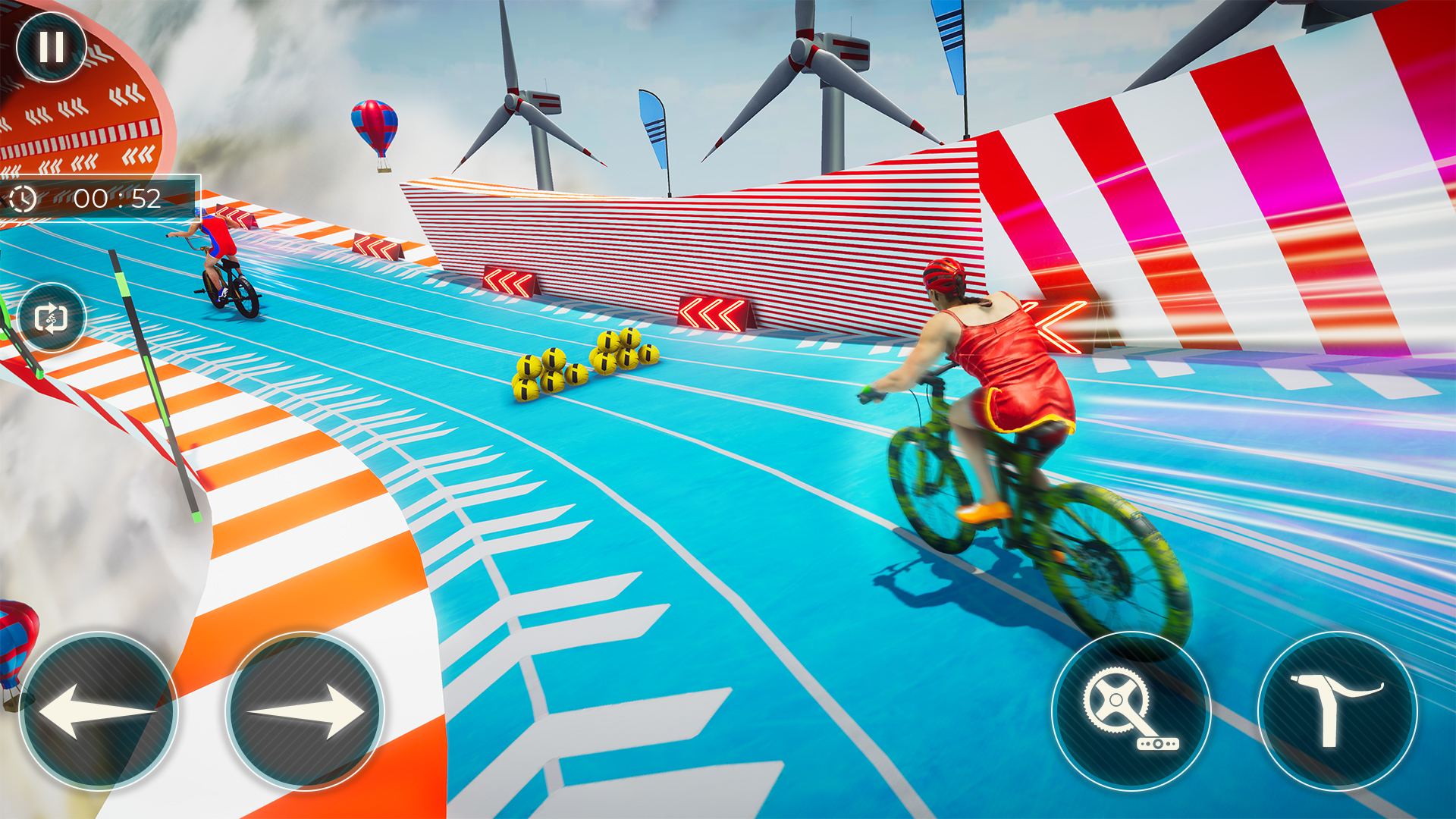Select the pause icon's parallel bars

click(50, 47)
